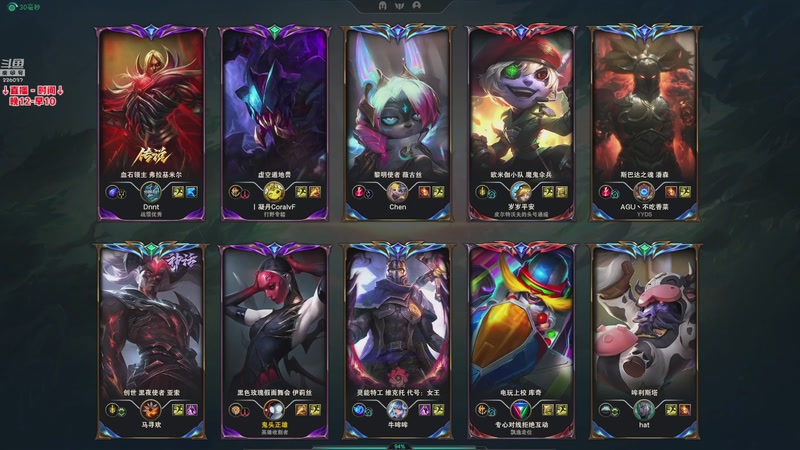Click the wings emblem at the top center
Viewport: 800px width, 450px height.
[401, 6]
